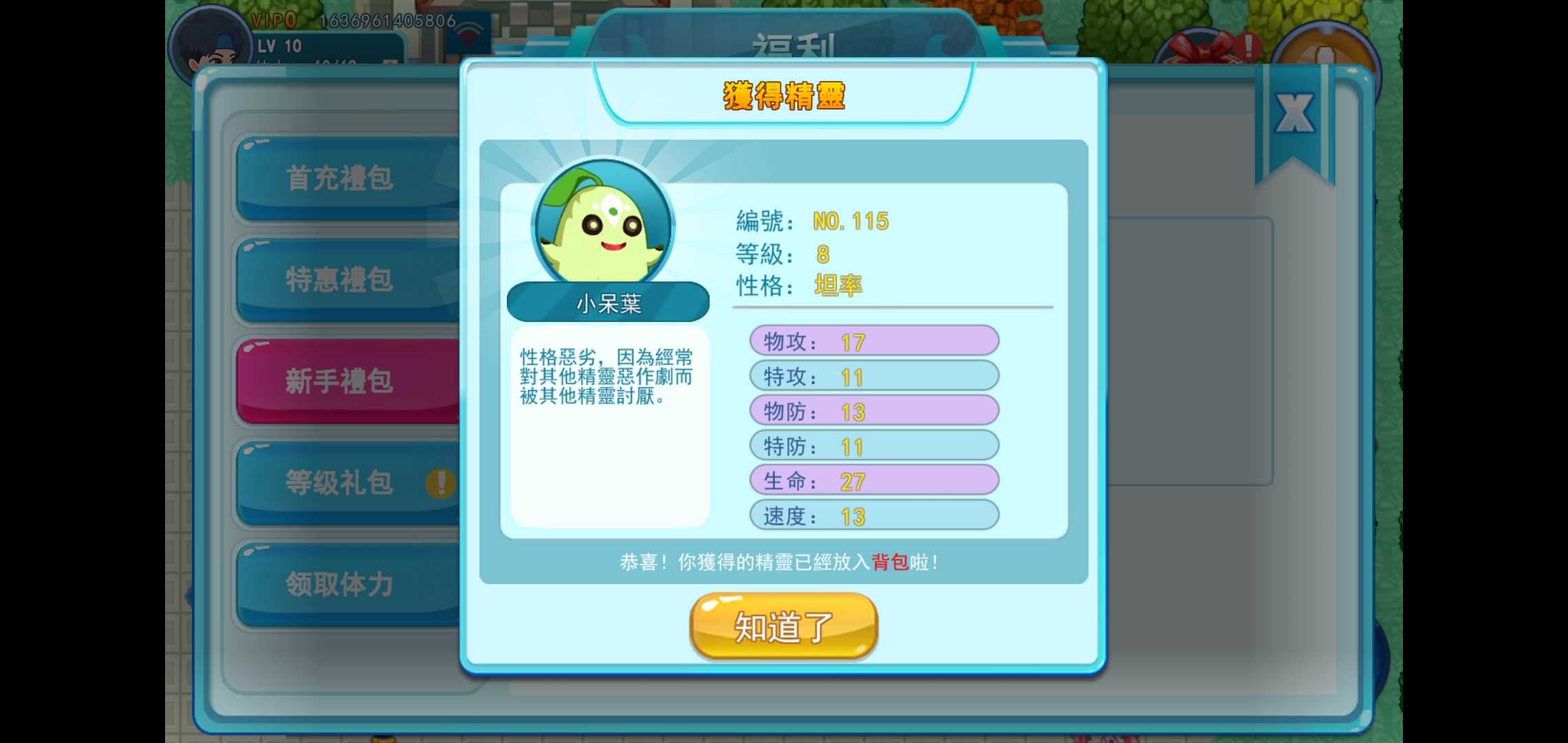Close the 福利 window with the X
This screenshot has width=1568, height=743.
pos(1296,114)
